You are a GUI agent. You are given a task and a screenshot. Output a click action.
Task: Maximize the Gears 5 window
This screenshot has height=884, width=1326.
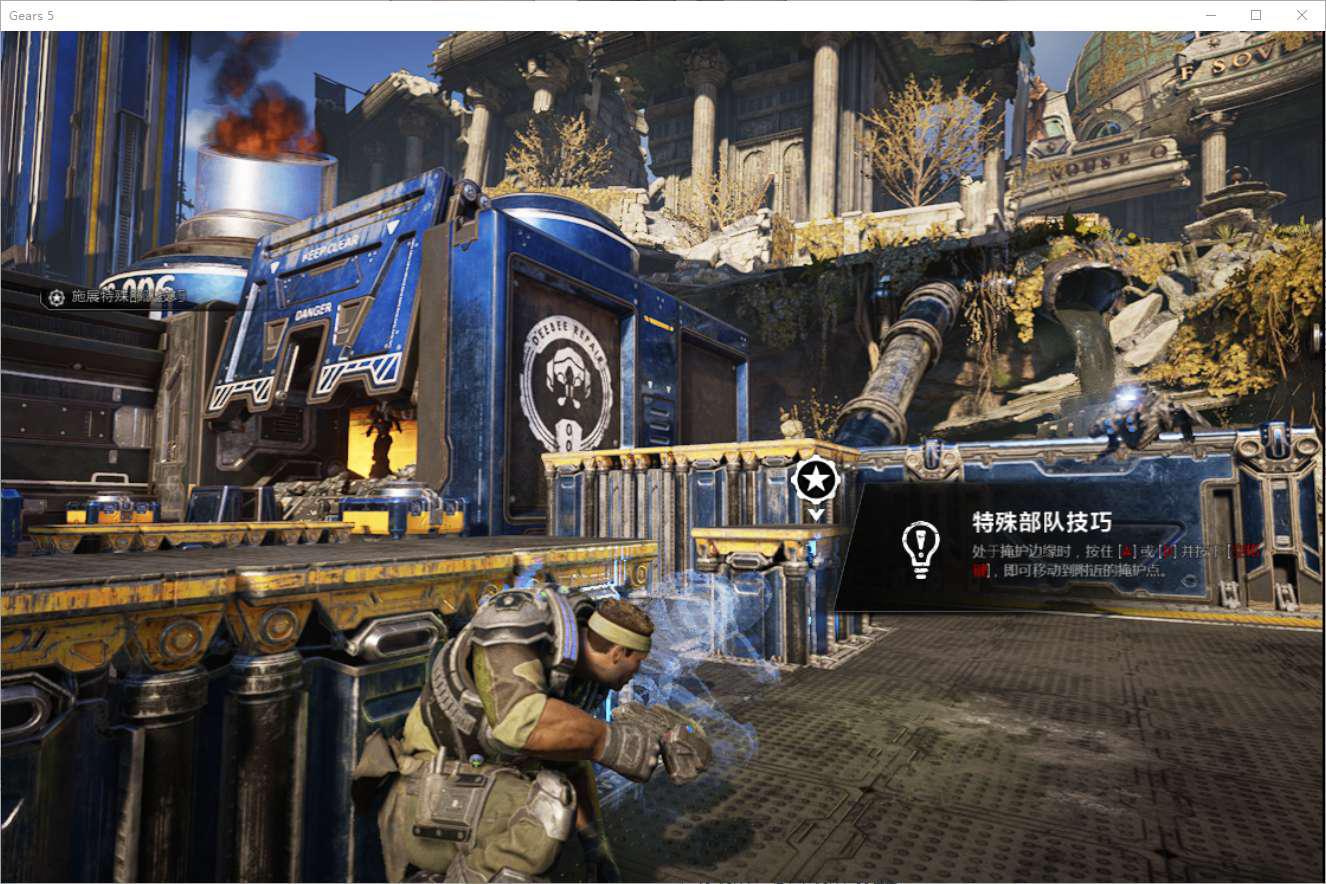click(x=1256, y=15)
